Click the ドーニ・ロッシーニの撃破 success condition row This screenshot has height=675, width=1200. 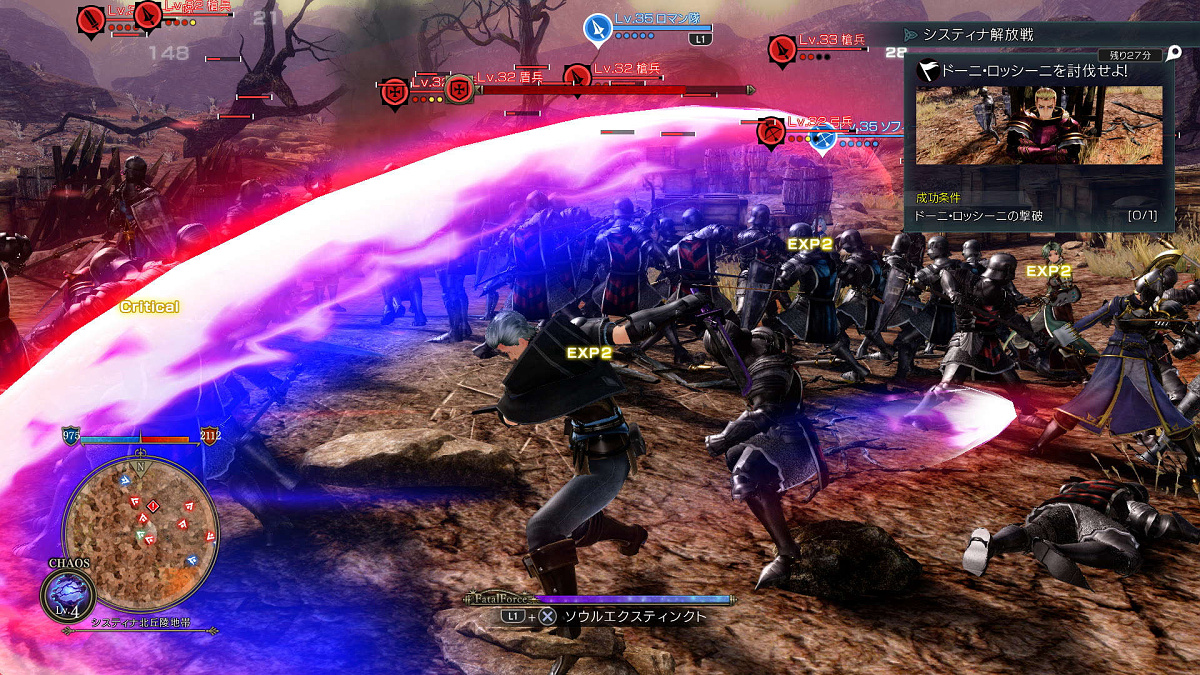[x=1036, y=215]
